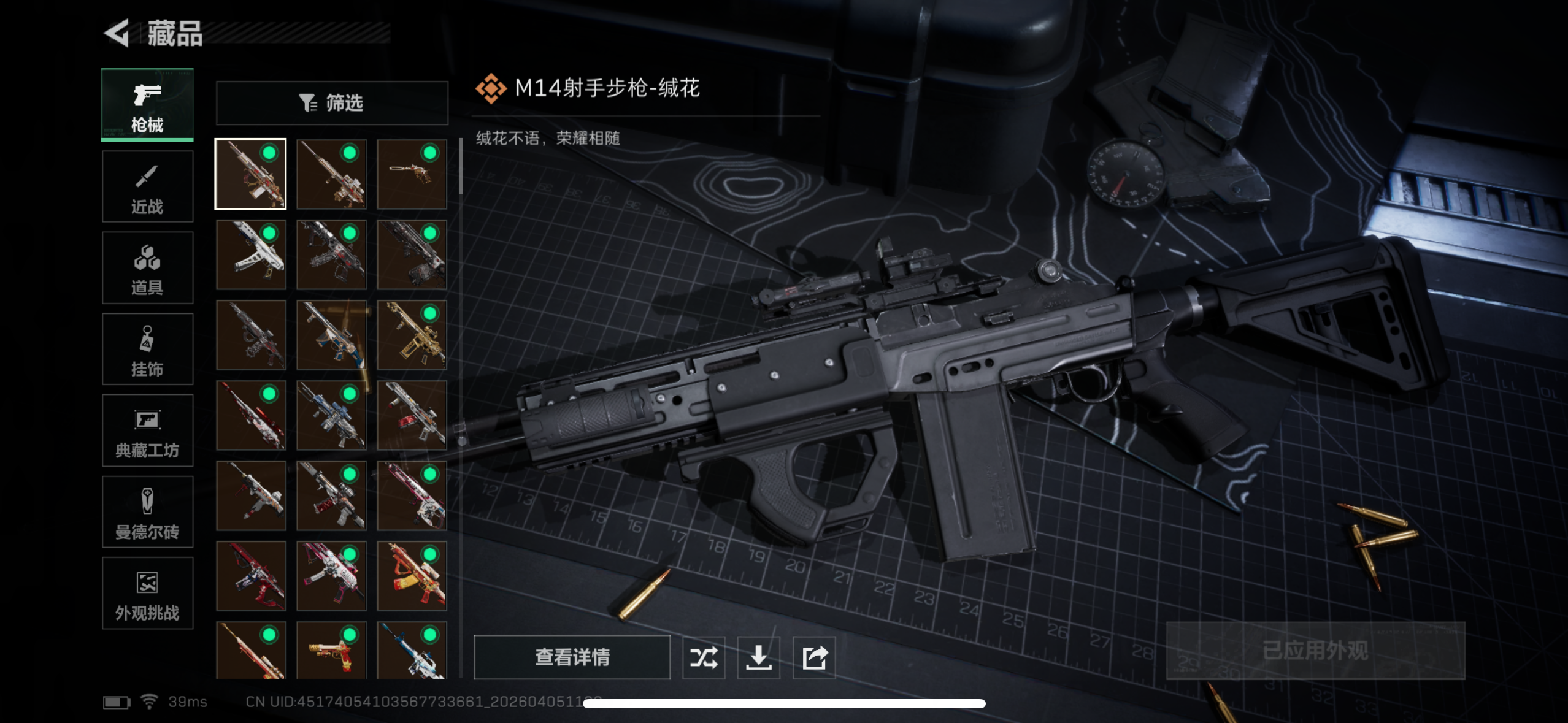The image size is (1568, 723).
Task: Select the 枪械 firearms category icon
Action: [x=147, y=104]
